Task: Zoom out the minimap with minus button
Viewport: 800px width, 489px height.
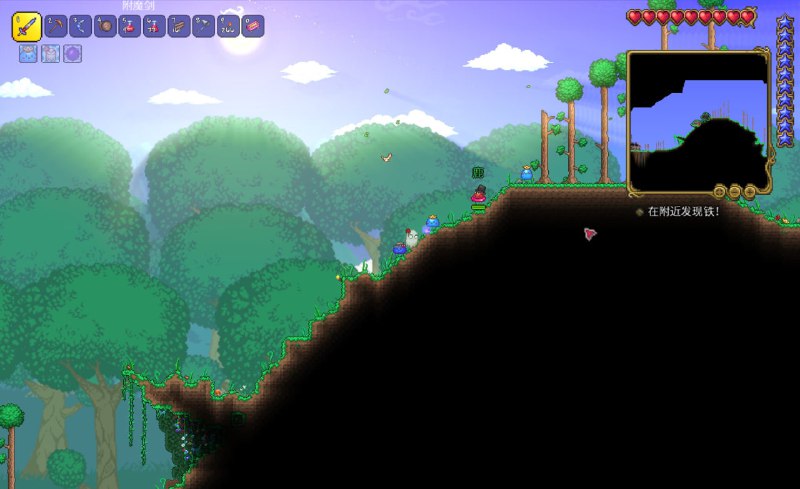Action: tap(735, 191)
